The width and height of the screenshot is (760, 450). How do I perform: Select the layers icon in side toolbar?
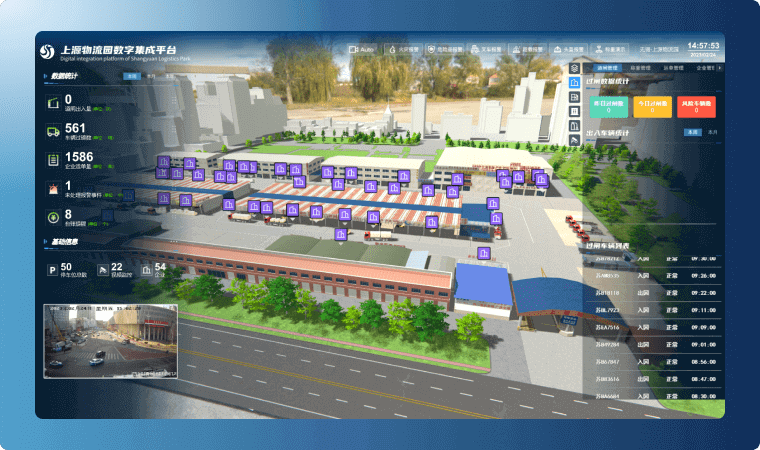(x=574, y=67)
